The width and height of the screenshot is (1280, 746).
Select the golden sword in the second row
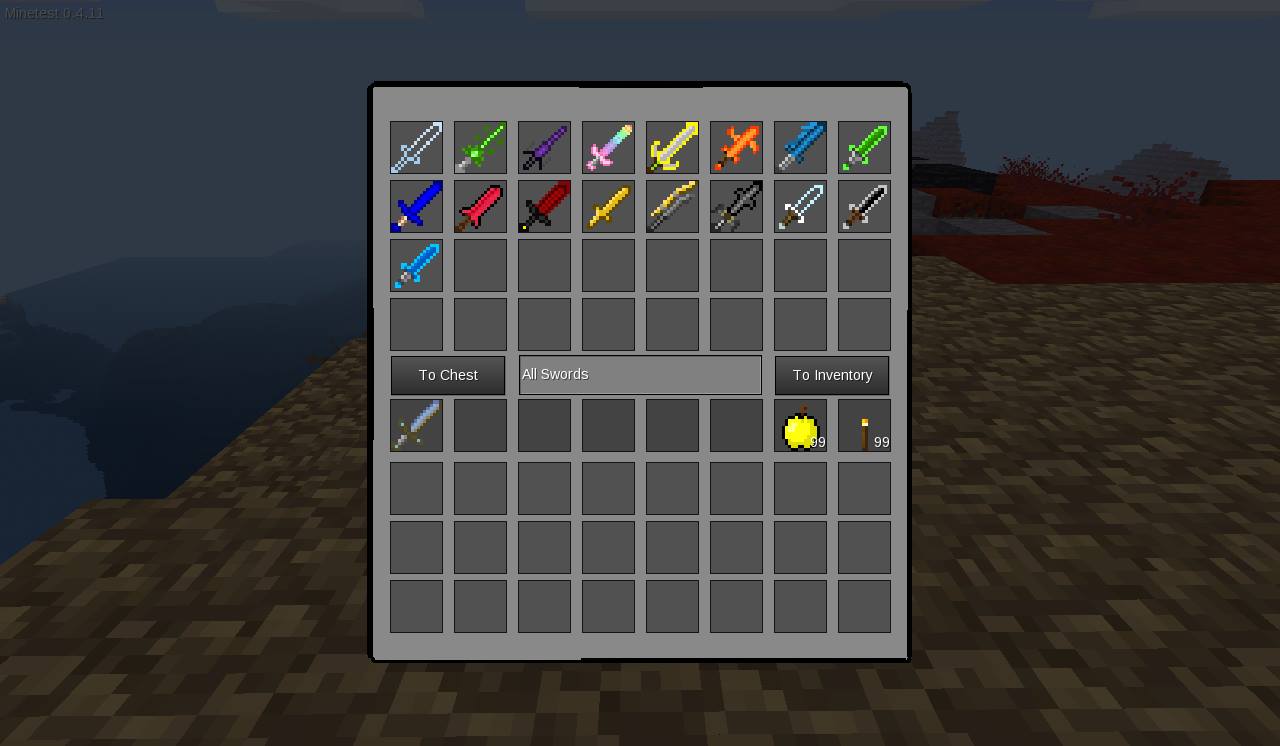pos(608,206)
